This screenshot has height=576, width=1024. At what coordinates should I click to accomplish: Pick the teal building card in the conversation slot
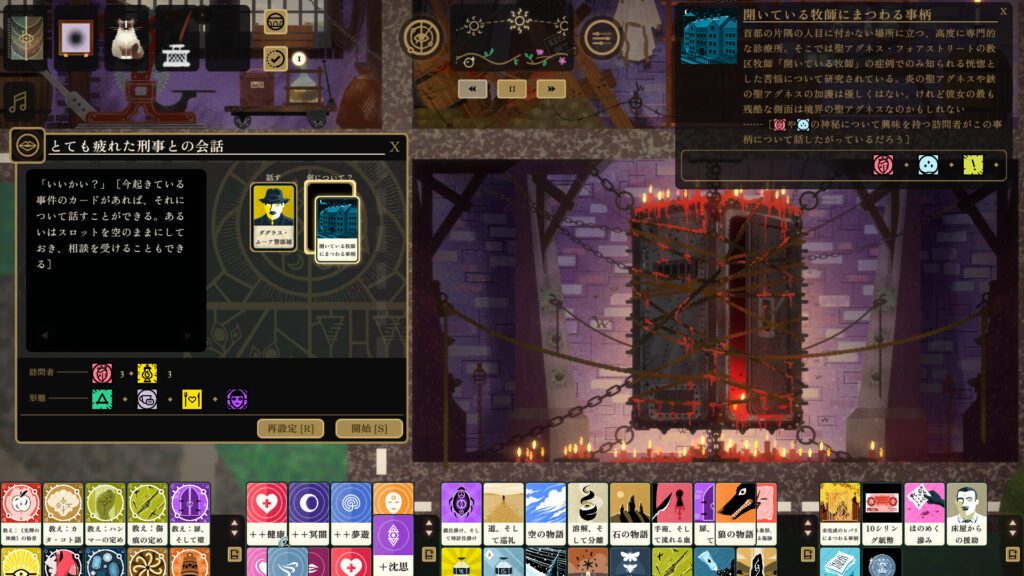pos(337,224)
